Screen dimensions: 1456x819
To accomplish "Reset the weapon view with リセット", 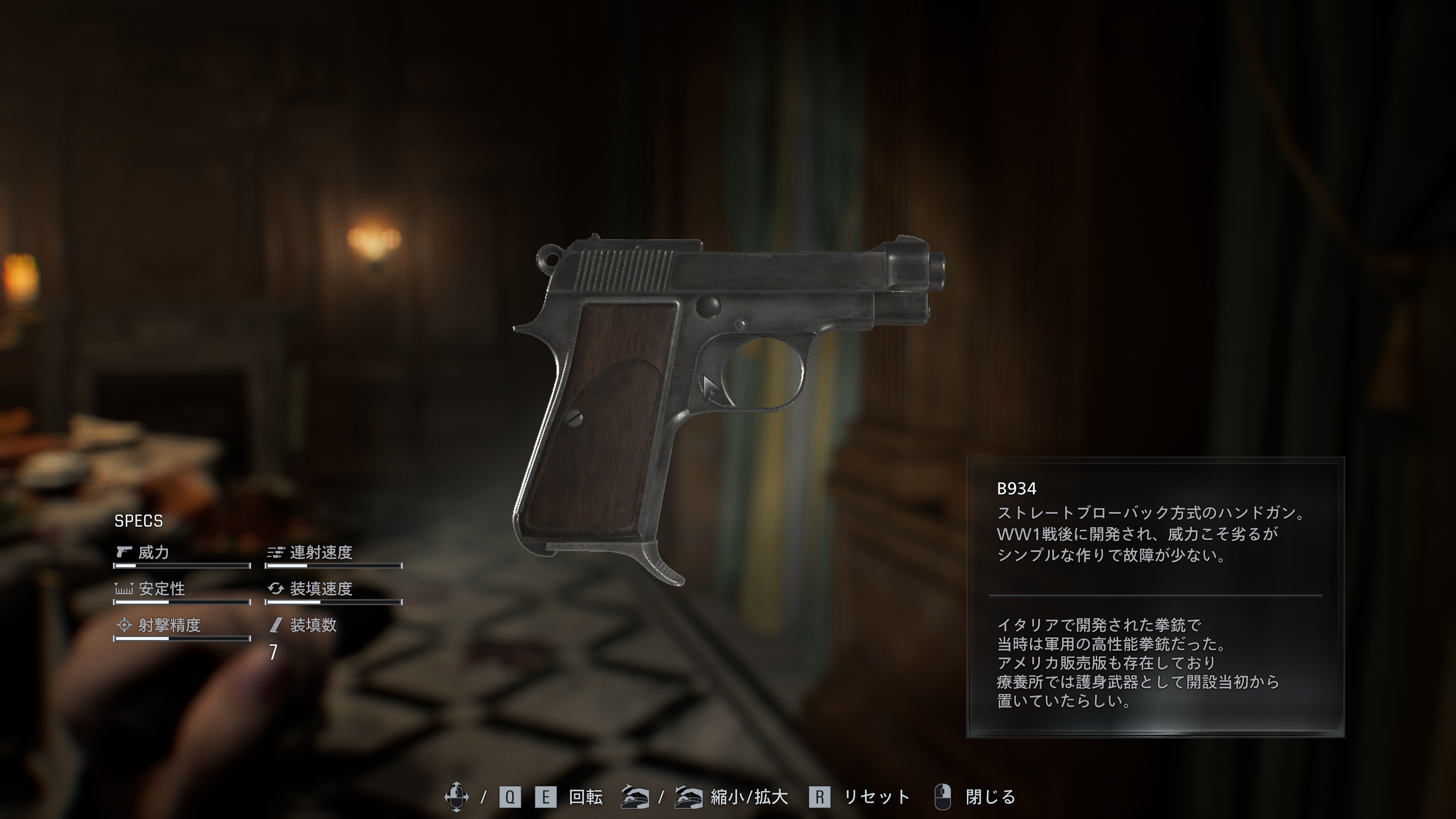I will 875,797.
